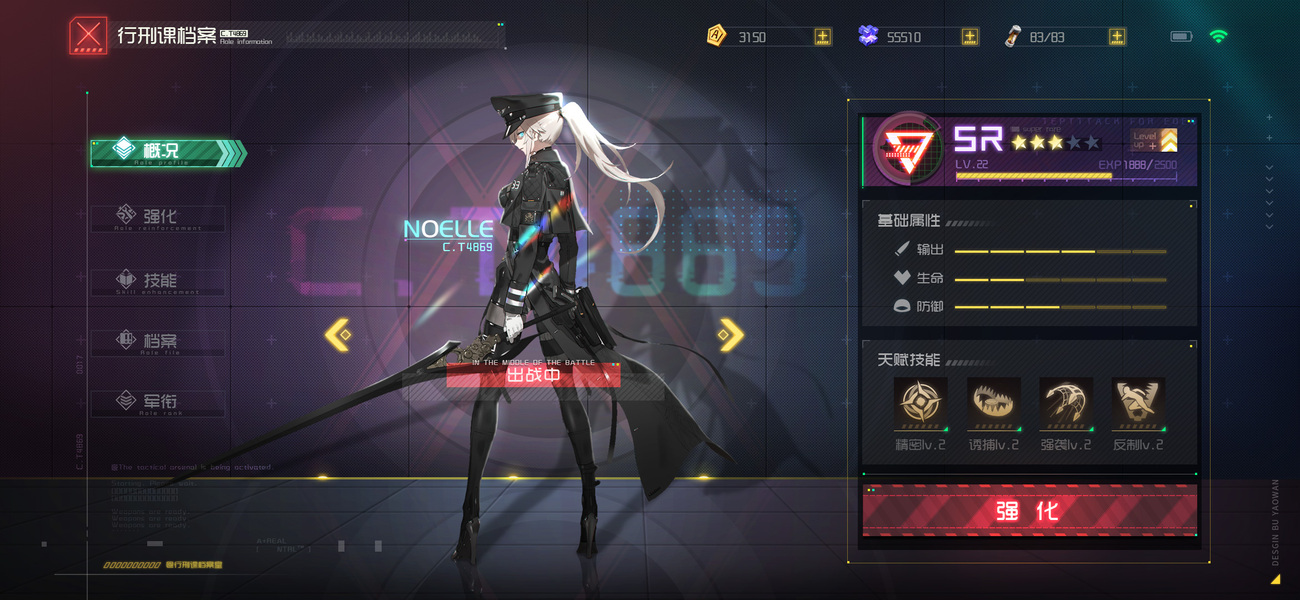Add blue crystals with the plus button

(x=969, y=37)
